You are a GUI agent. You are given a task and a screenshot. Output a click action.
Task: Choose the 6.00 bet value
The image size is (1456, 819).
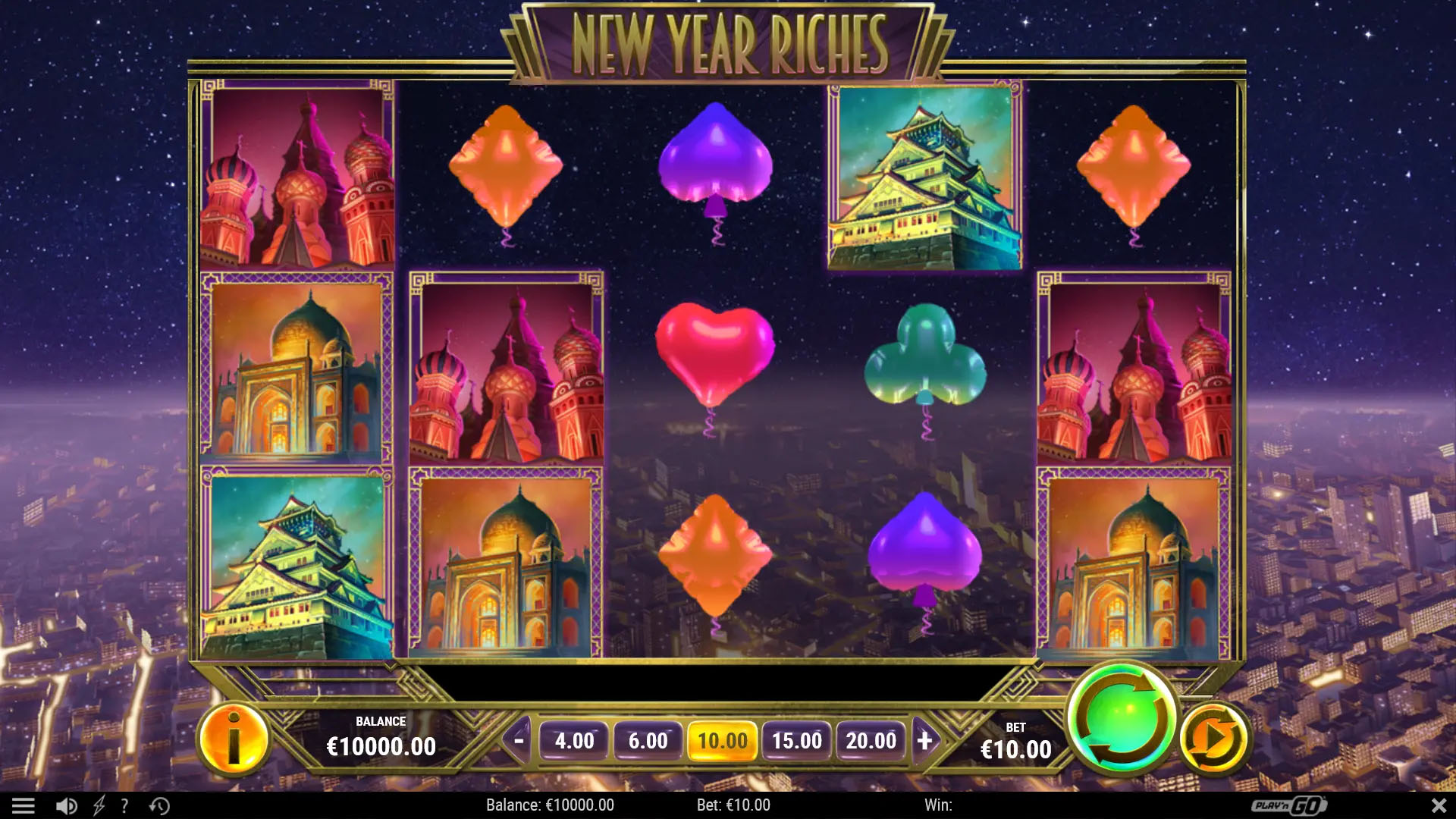point(648,741)
